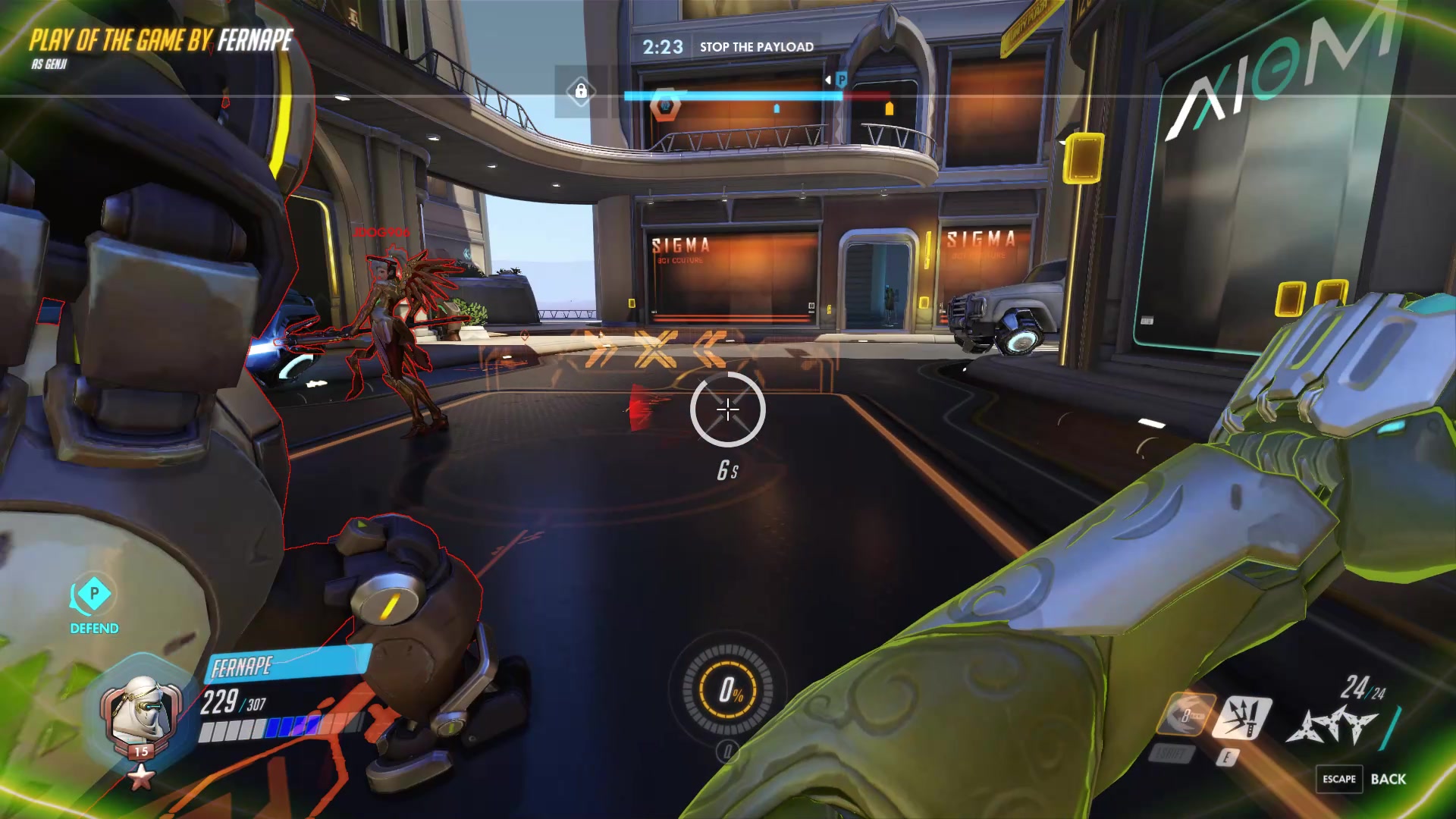Activate the ultimate charge meter

click(728, 690)
